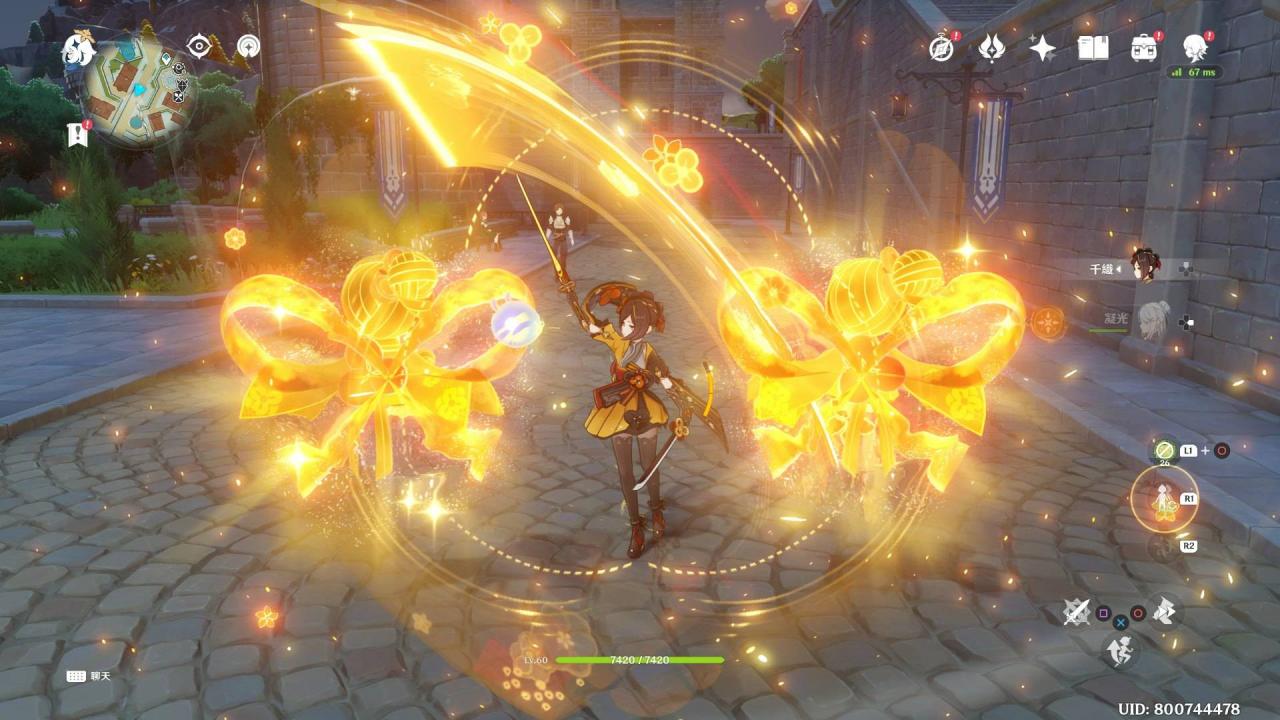
Task: Open the compass adventure handbook icon
Action: pos(941,47)
